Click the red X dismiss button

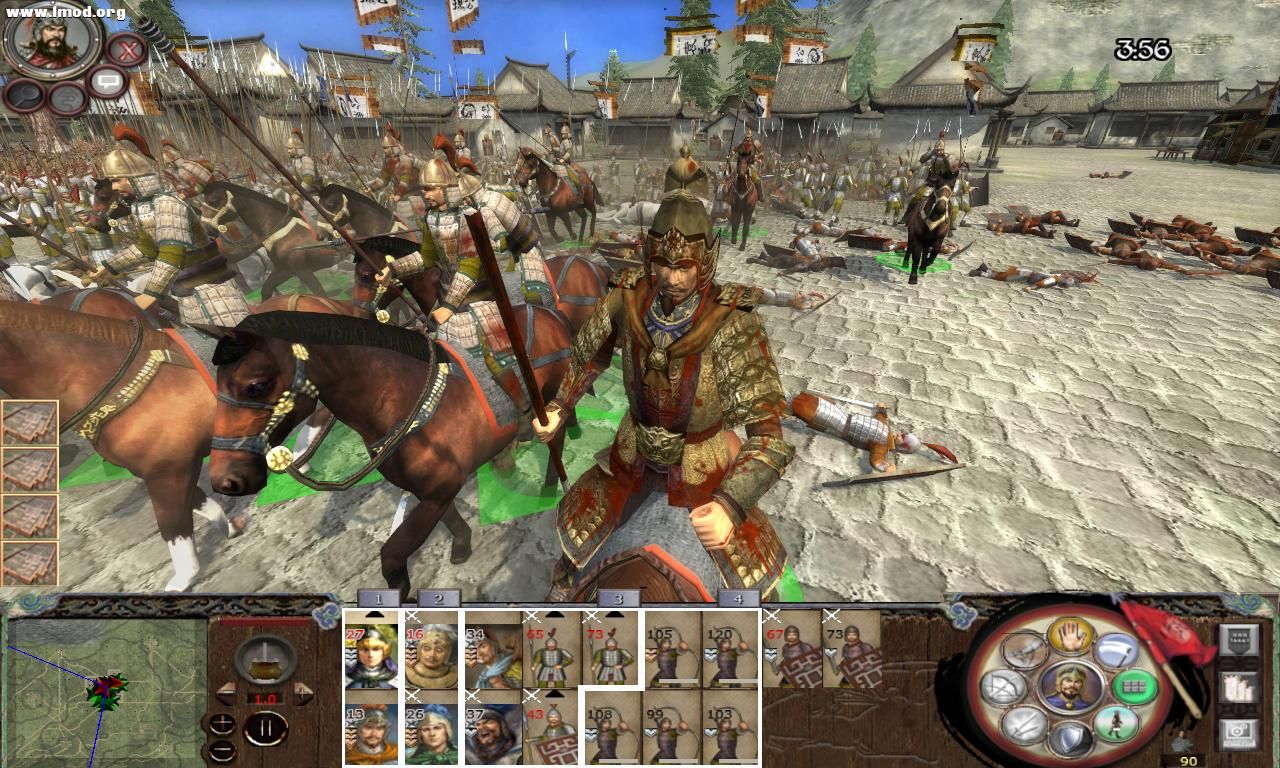click(x=128, y=49)
